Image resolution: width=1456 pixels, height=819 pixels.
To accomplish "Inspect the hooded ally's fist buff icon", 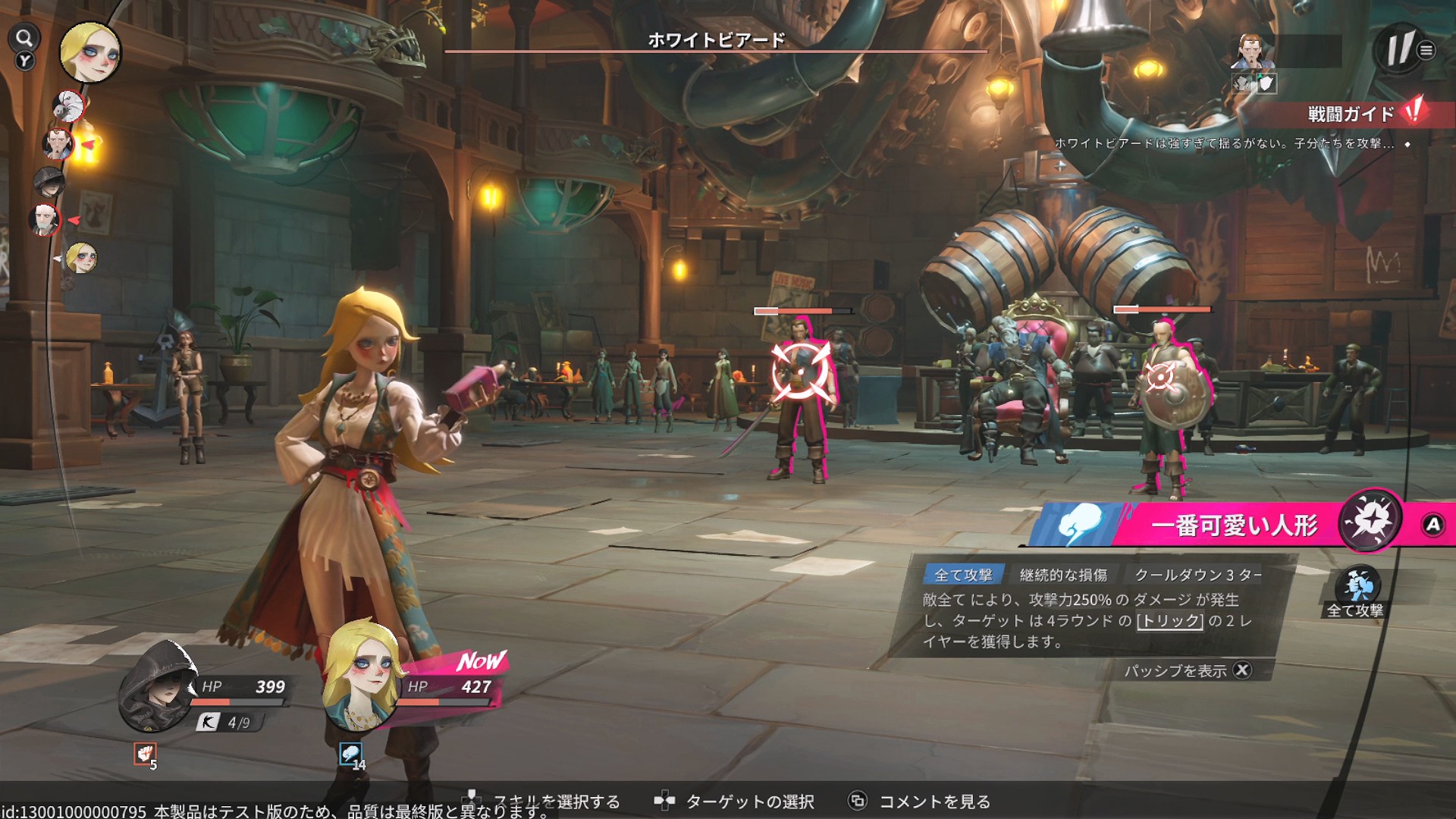I will pos(145,753).
